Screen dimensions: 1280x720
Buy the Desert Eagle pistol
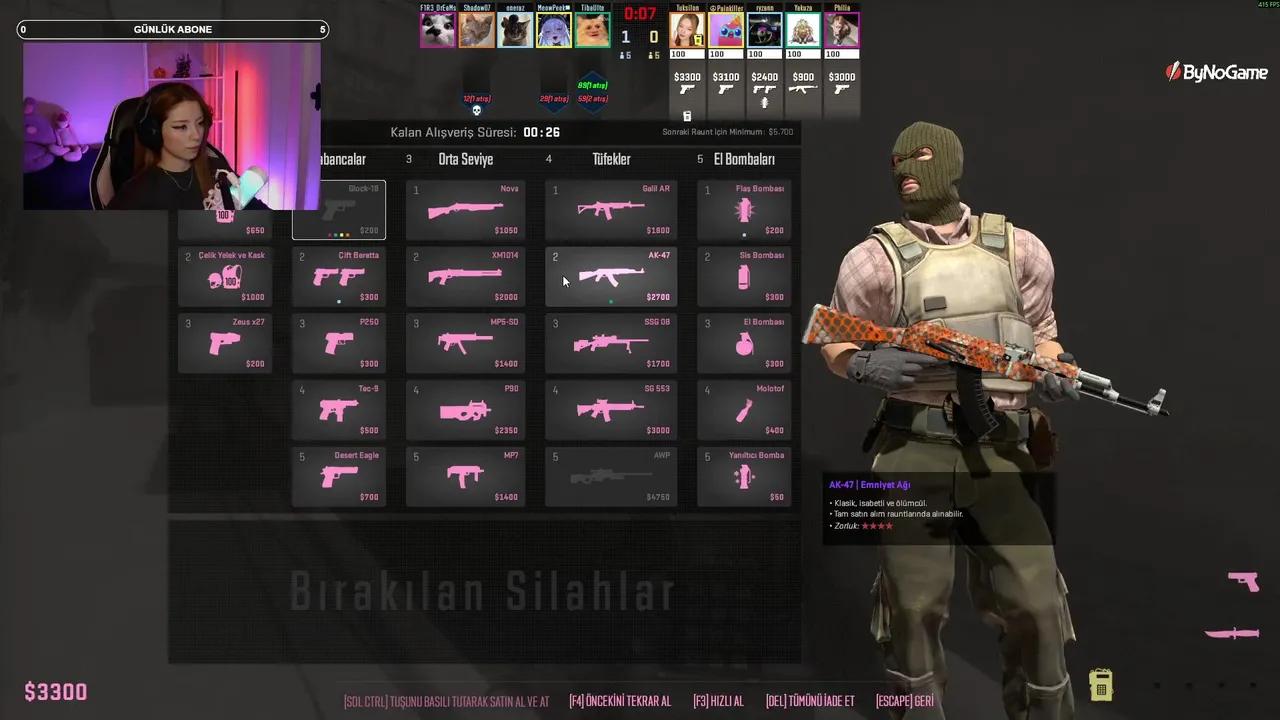click(338, 476)
